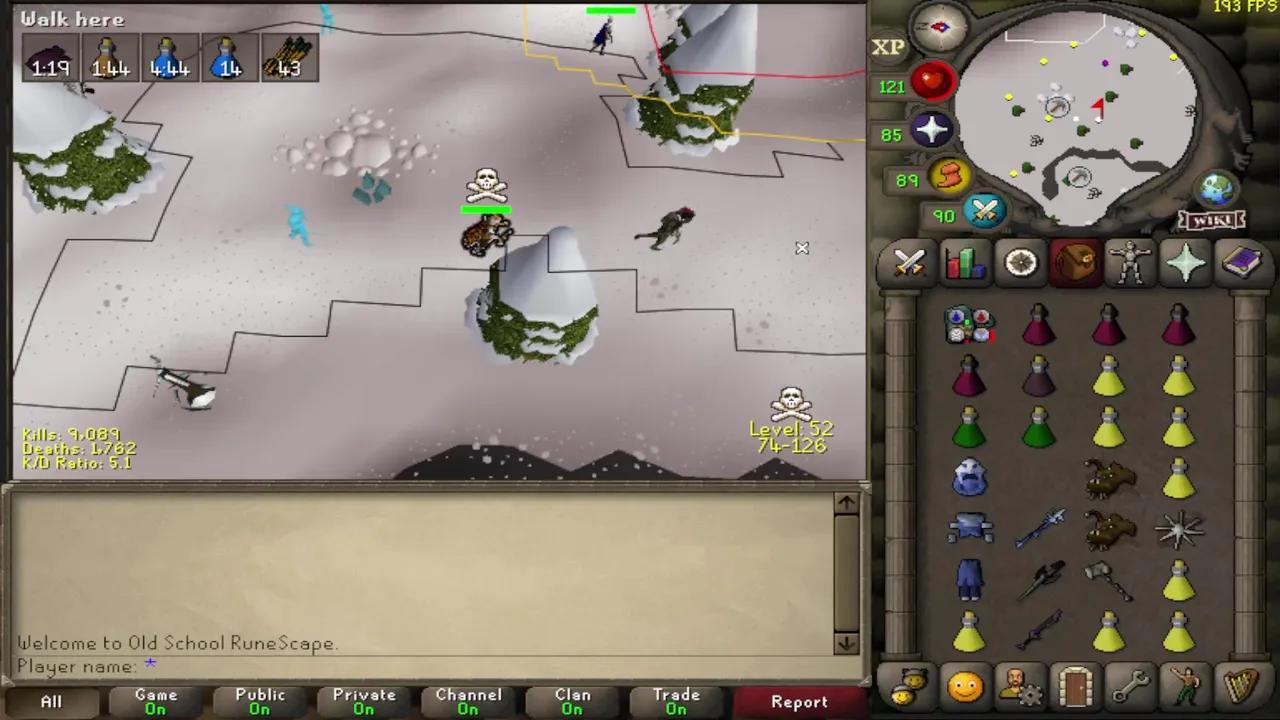Image resolution: width=1280 pixels, height=720 pixels.
Task: Open the Music Player harp tab
Action: pyautogui.click(x=1240, y=685)
